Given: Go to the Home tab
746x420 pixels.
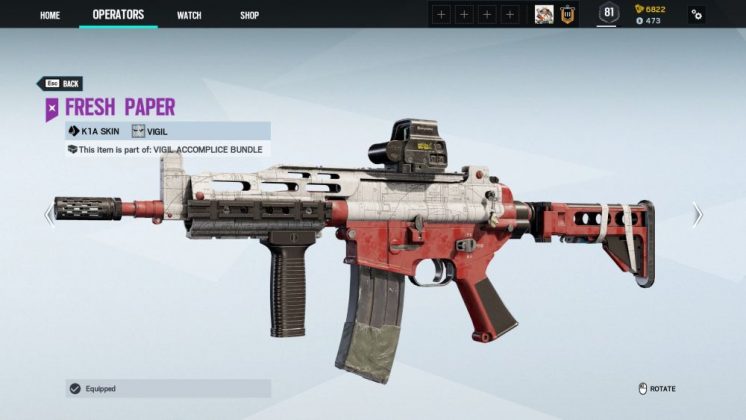Looking at the screenshot, I should pyautogui.click(x=50, y=15).
